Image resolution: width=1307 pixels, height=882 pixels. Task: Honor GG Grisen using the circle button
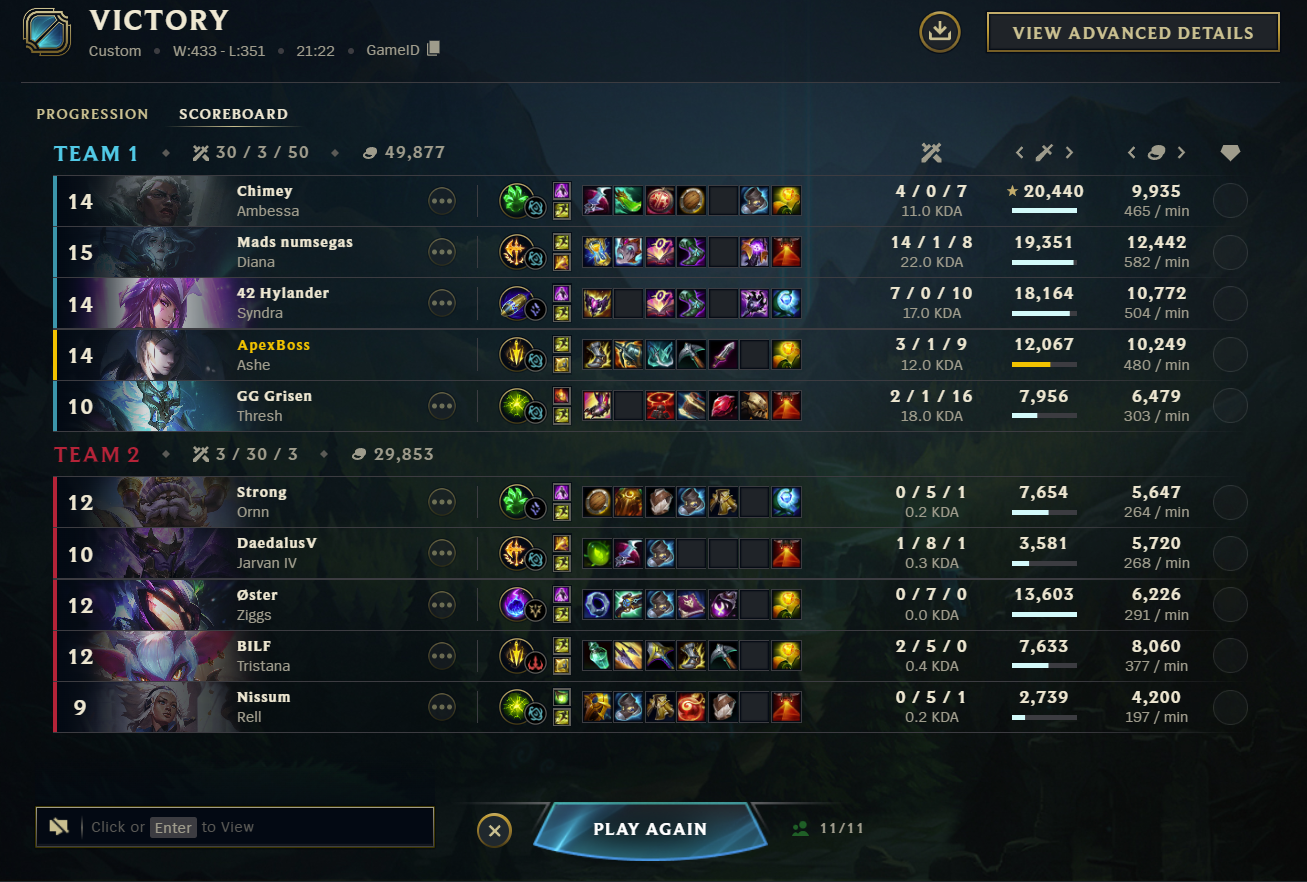pyautogui.click(x=1230, y=406)
